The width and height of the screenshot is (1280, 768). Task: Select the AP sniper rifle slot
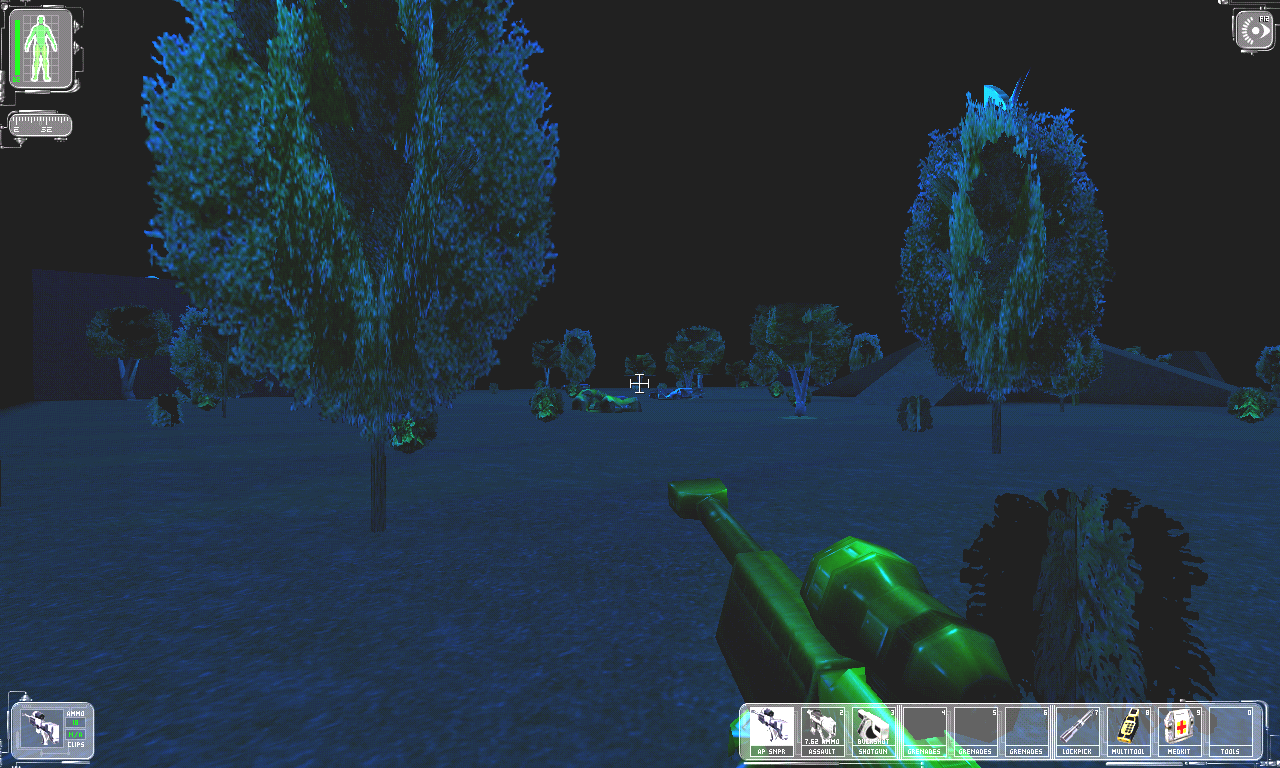coord(771,731)
